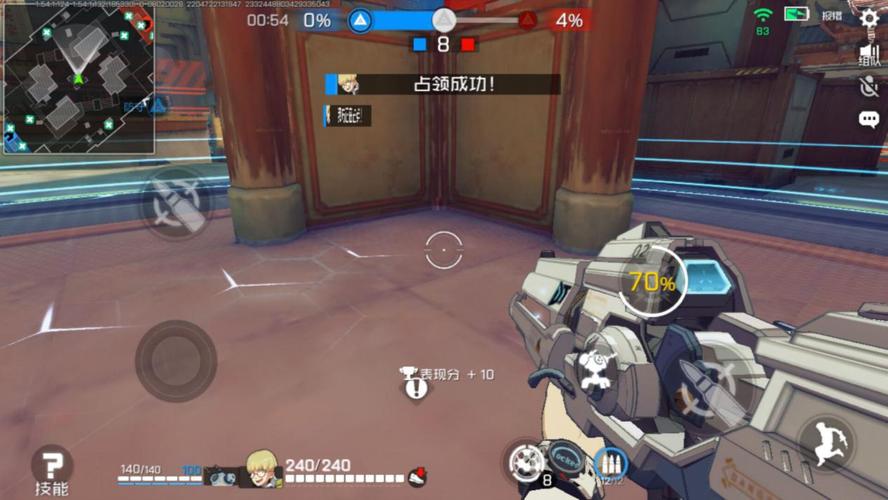
Task: Tap the exclamation mark alert icon
Action: pos(416,388)
